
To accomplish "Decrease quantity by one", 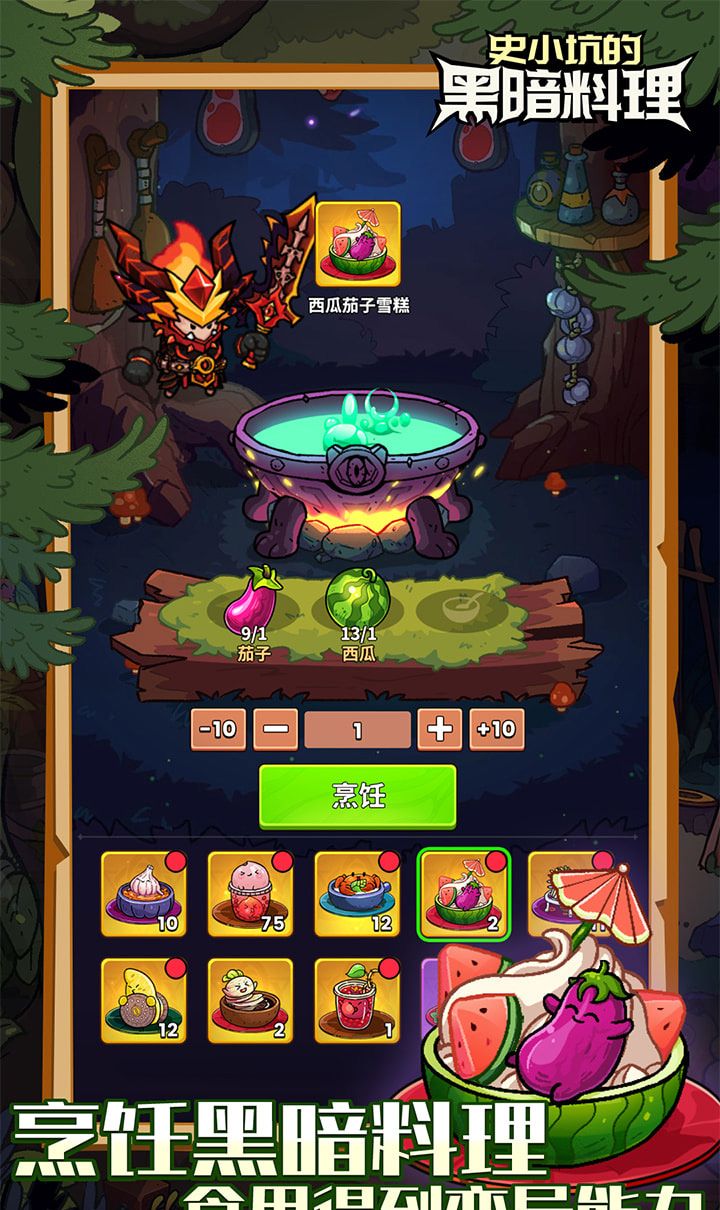I will pos(275,729).
